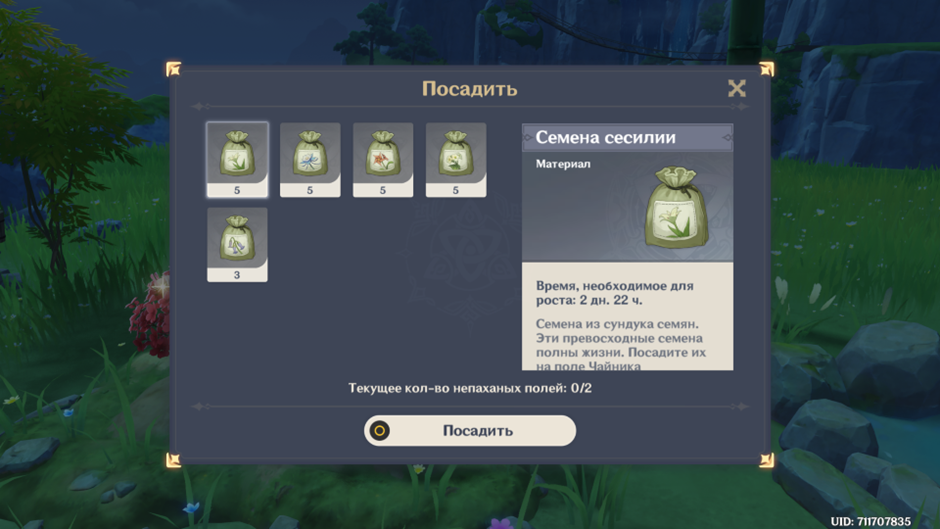Click the Посадить button to plant

click(470, 431)
